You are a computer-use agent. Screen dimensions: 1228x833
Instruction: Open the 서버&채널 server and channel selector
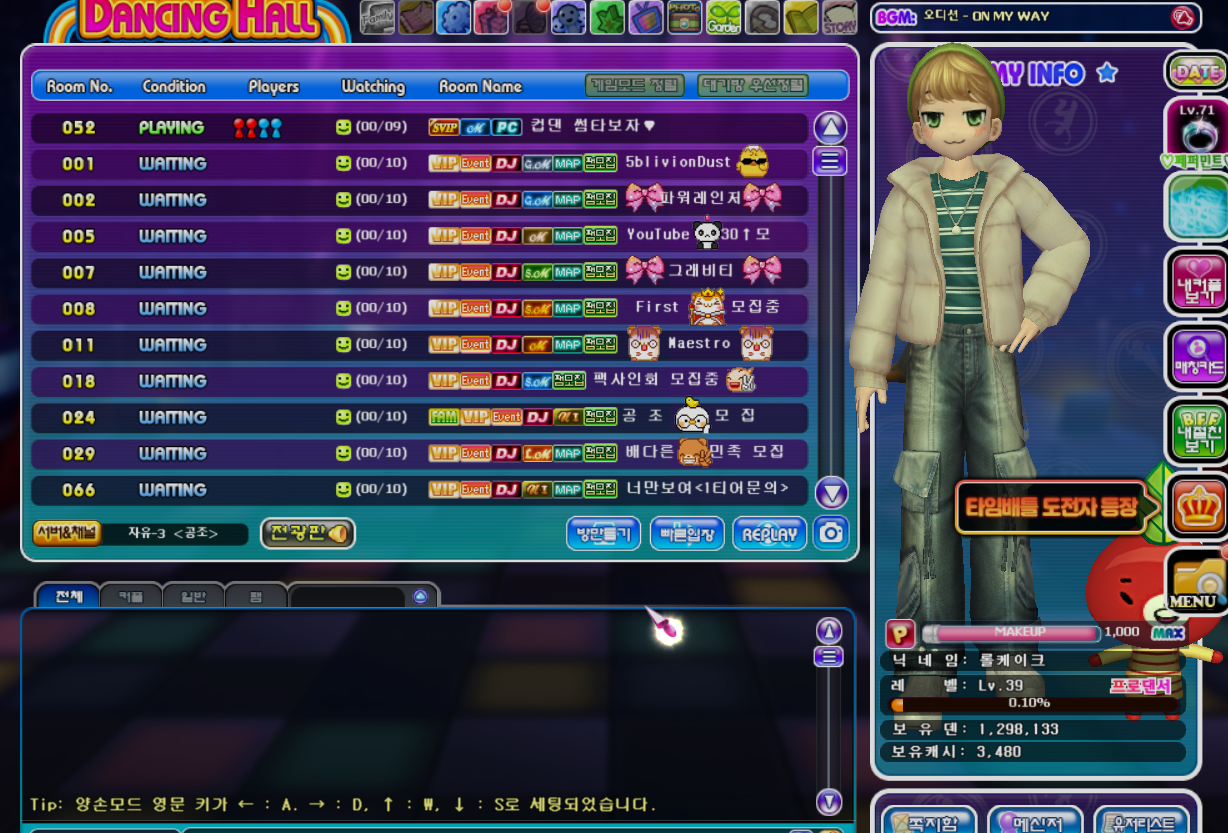(x=67, y=533)
